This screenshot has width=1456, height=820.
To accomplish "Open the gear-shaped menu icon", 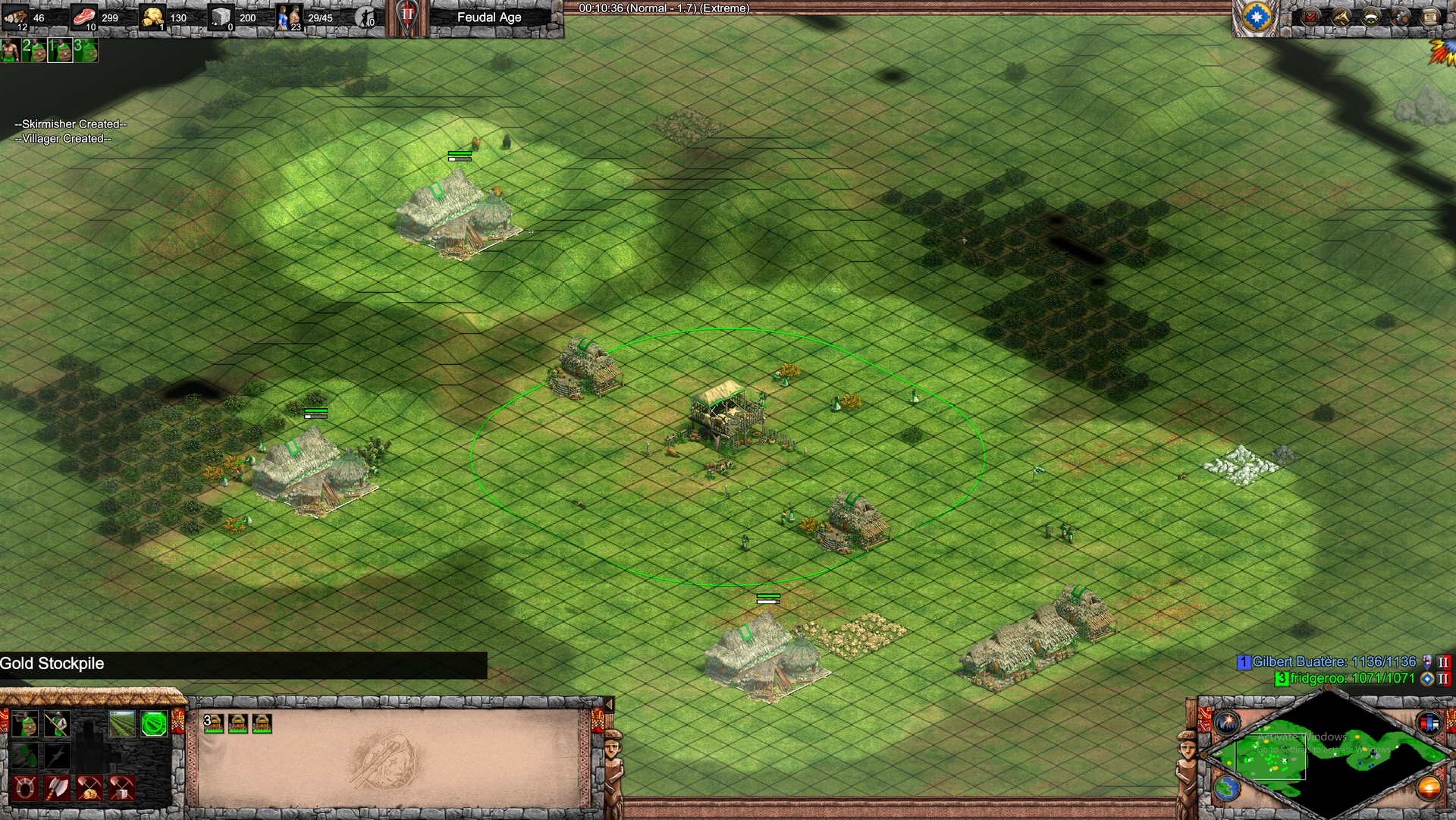I will [1401, 17].
